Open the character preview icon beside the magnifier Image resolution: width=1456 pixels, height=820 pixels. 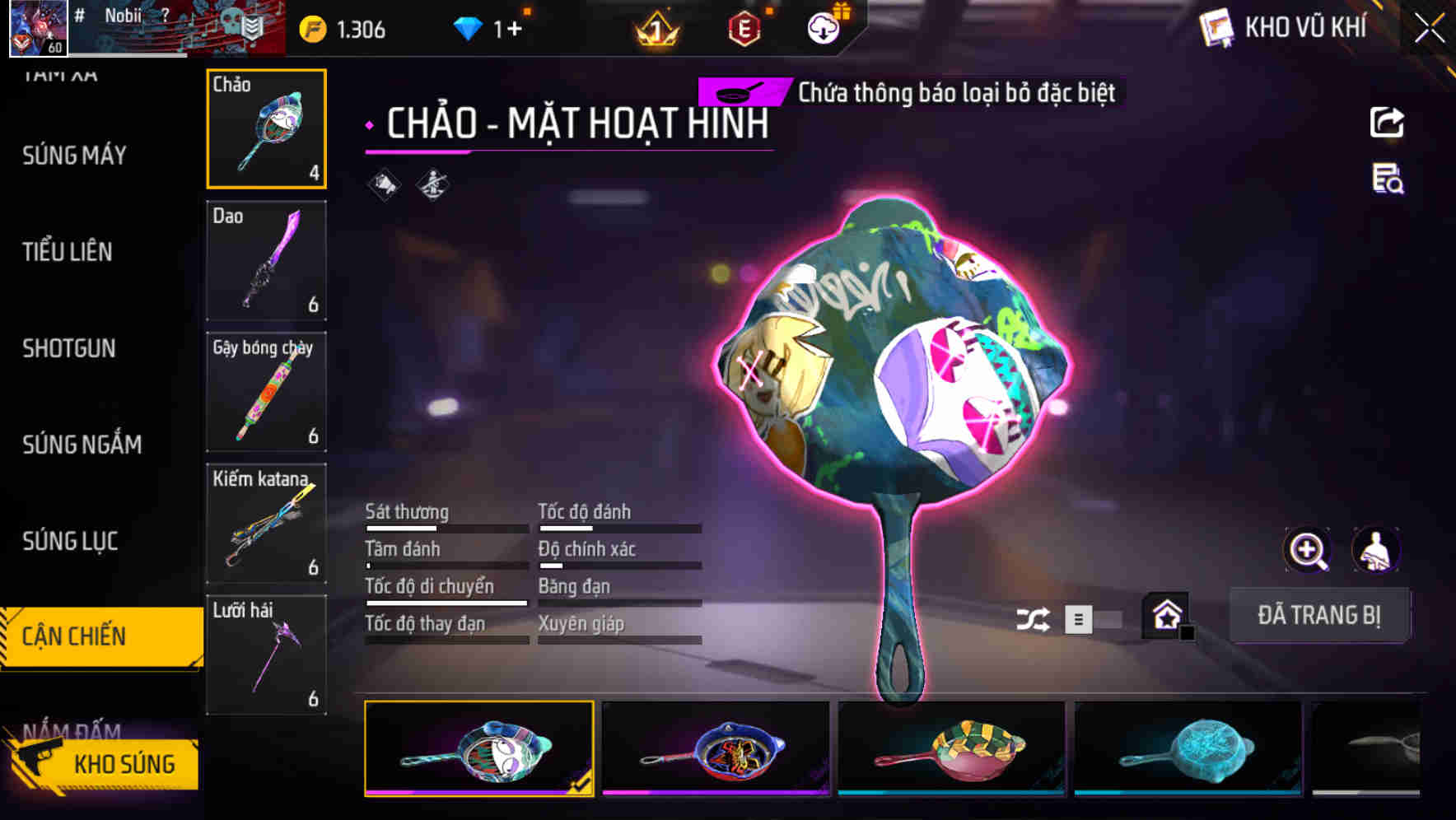(x=1374, y=550)
